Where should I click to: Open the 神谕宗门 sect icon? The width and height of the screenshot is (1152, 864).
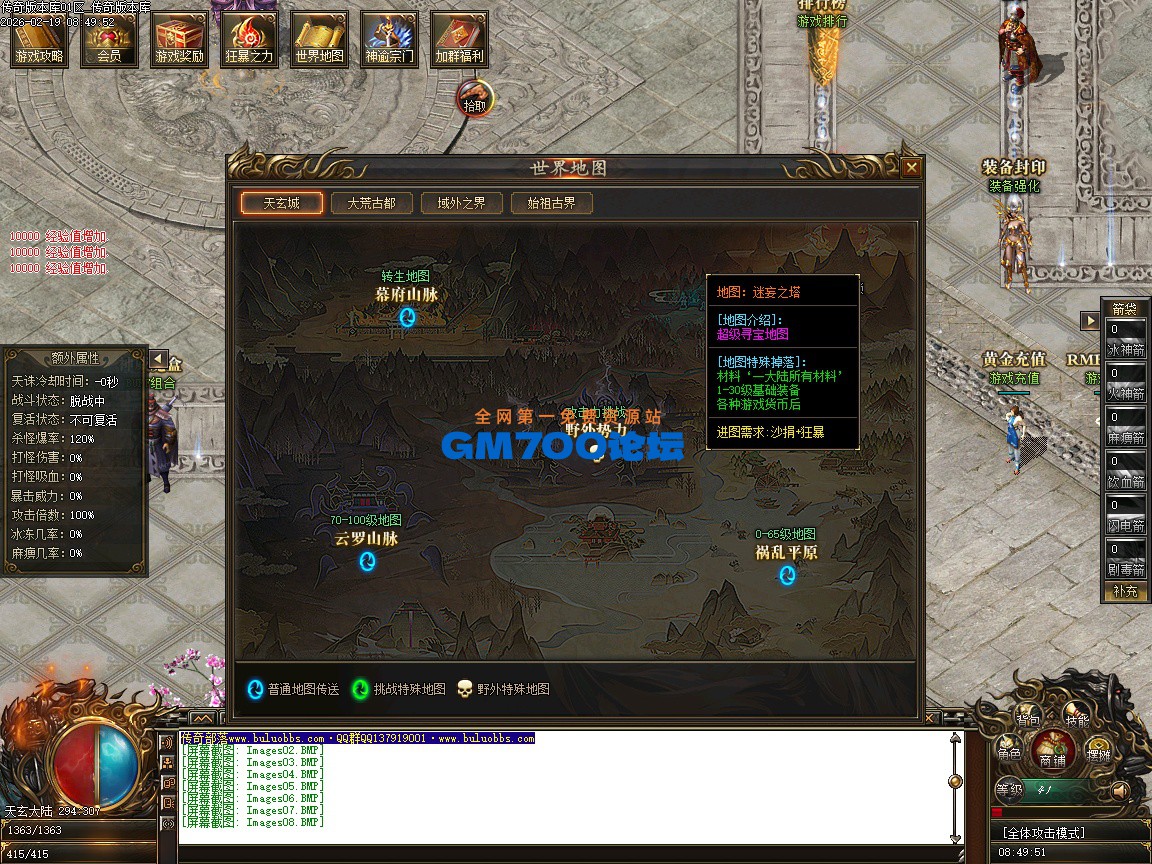click(x=389, y=40)
